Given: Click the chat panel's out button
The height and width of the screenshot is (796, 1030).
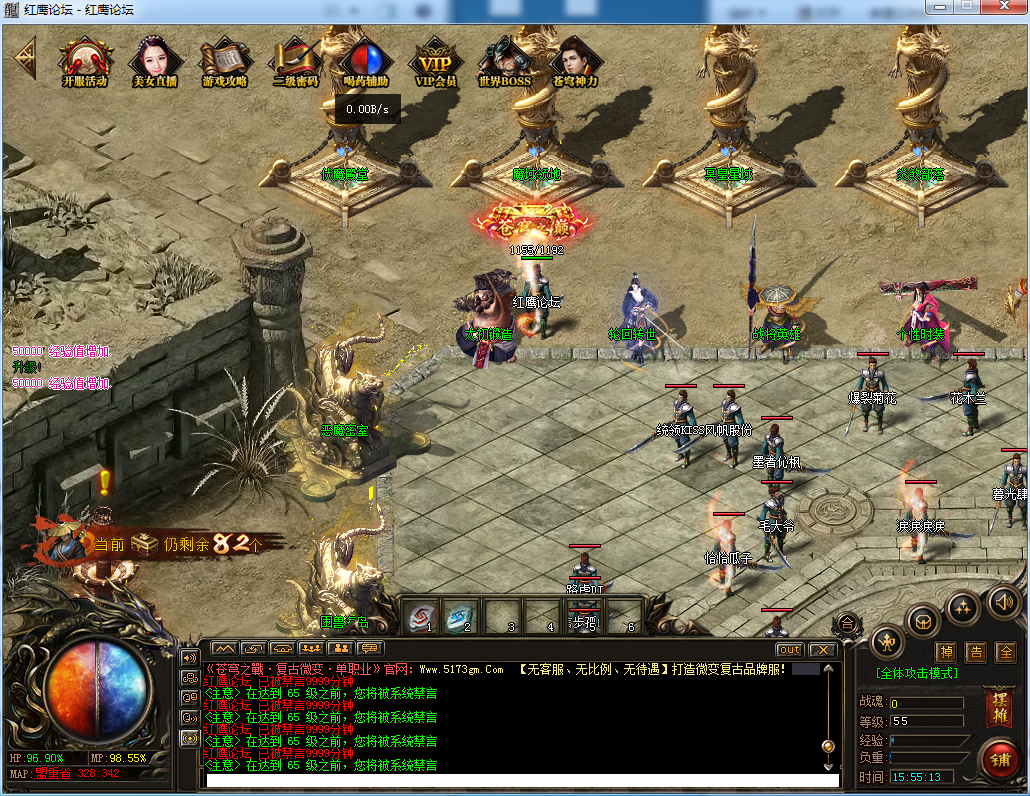Looking at the screenshot, I should point(789,650).
